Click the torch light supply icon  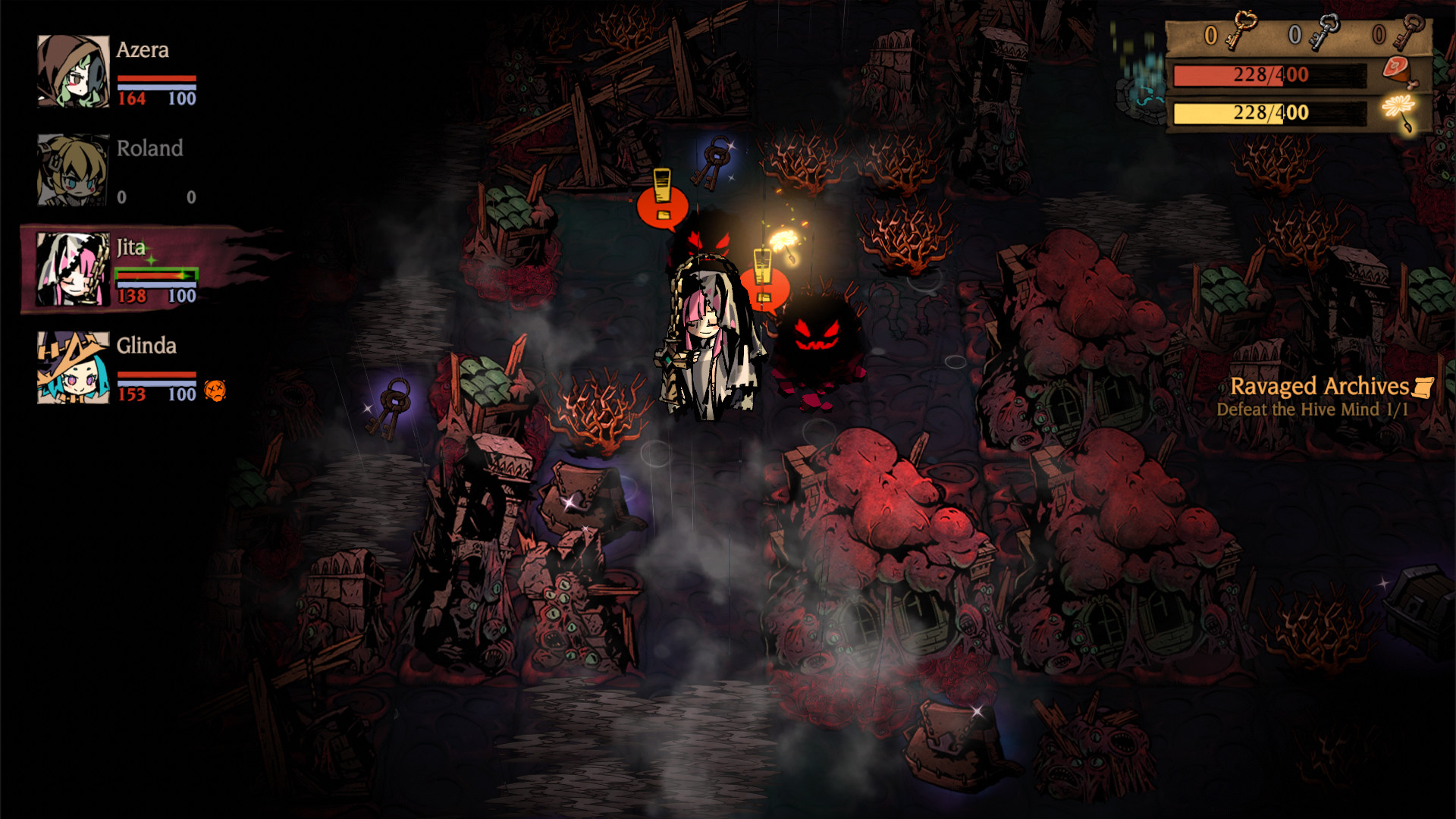(1399, 111)
